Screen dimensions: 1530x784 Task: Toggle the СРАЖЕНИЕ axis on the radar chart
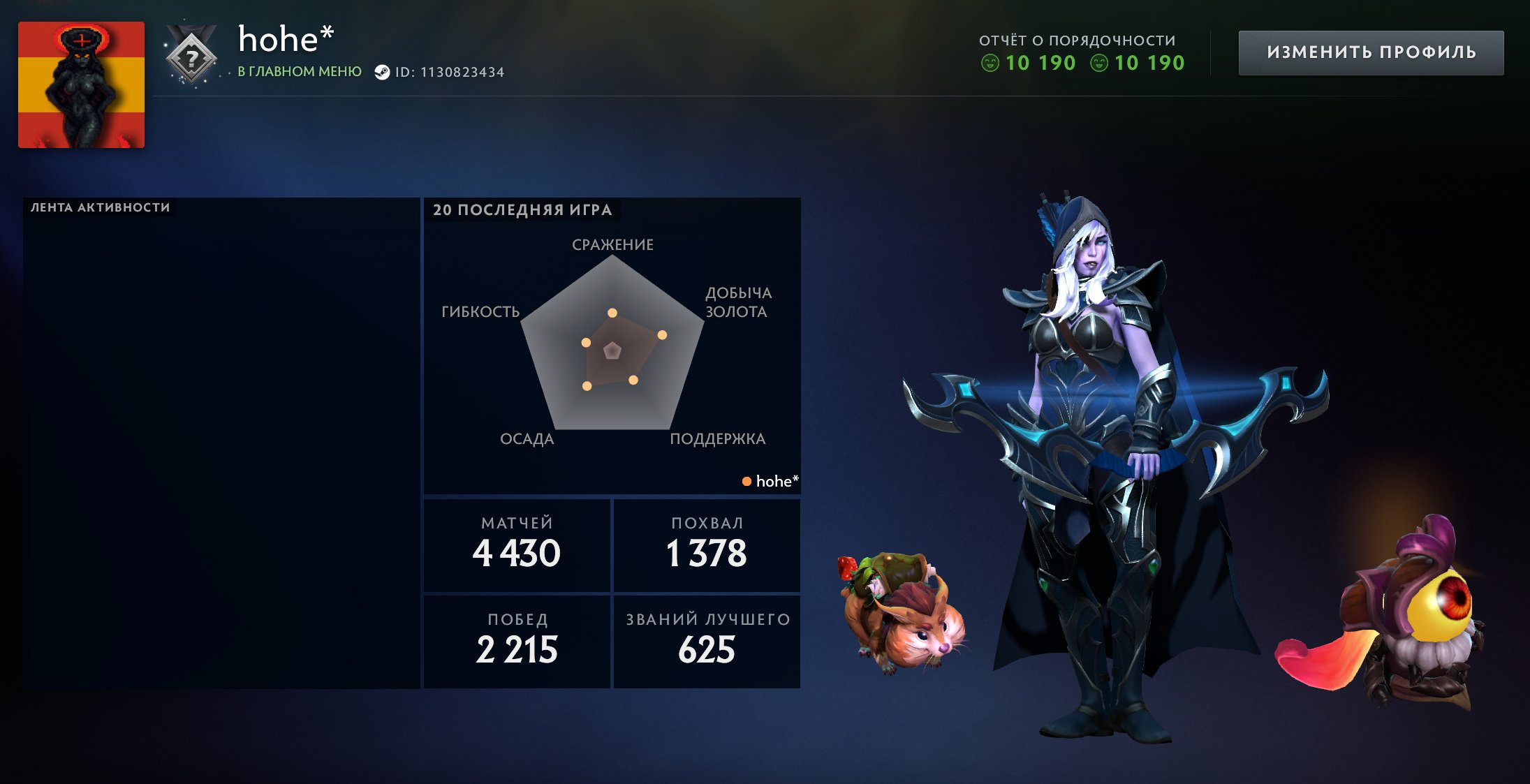pos(612,245)
